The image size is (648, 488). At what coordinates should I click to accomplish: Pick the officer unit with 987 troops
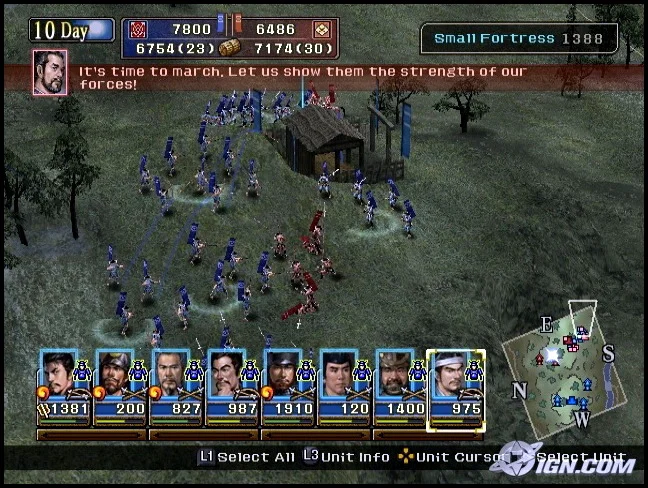(x=232, y=384)
